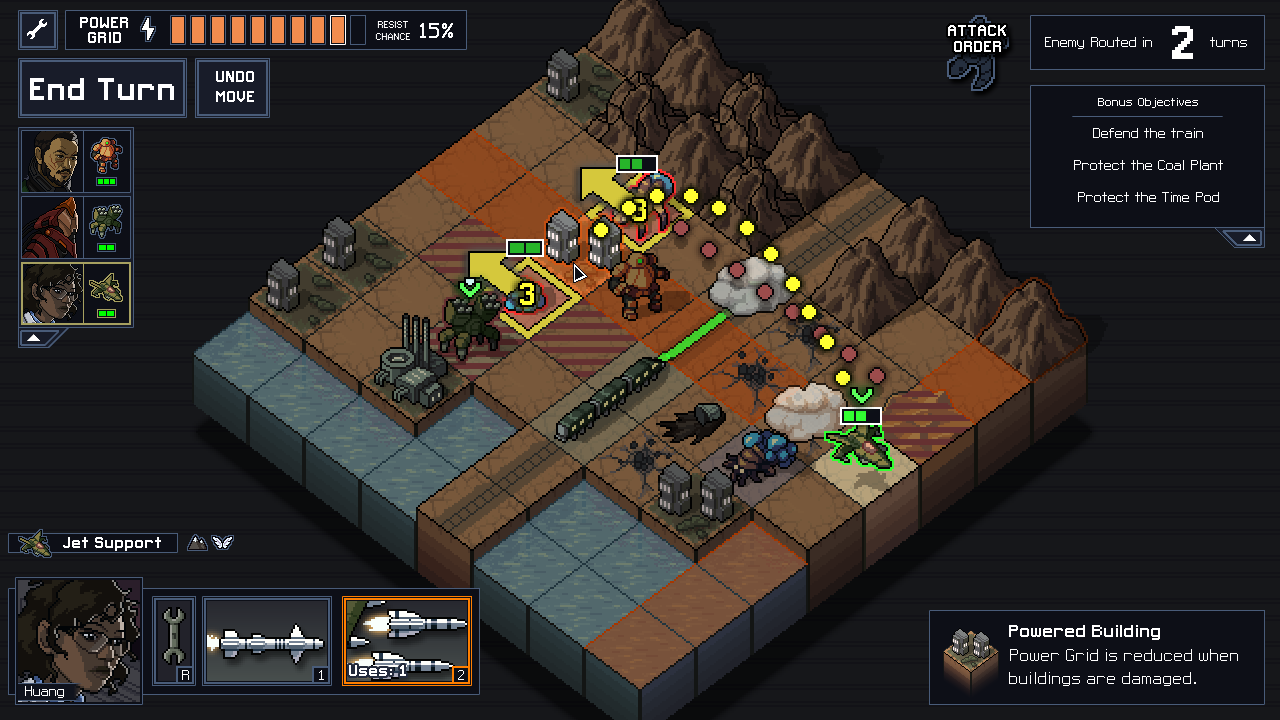Click the flying wings trait icon
The width and height of the screenshot is (1280, 720).
224,542
